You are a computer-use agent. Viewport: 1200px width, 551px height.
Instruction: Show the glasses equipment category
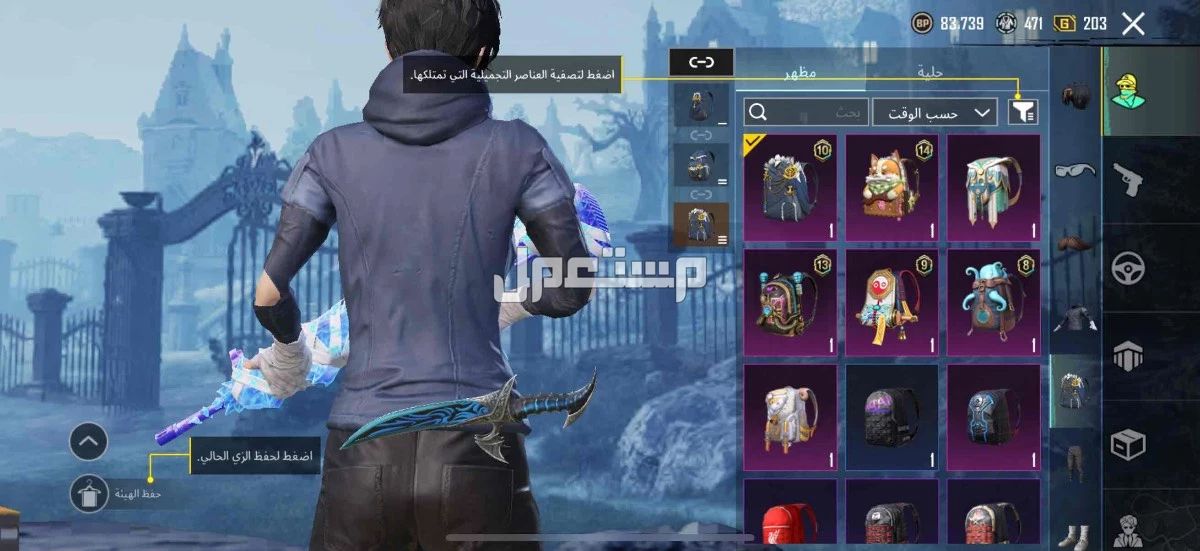tap(1074, 169)
